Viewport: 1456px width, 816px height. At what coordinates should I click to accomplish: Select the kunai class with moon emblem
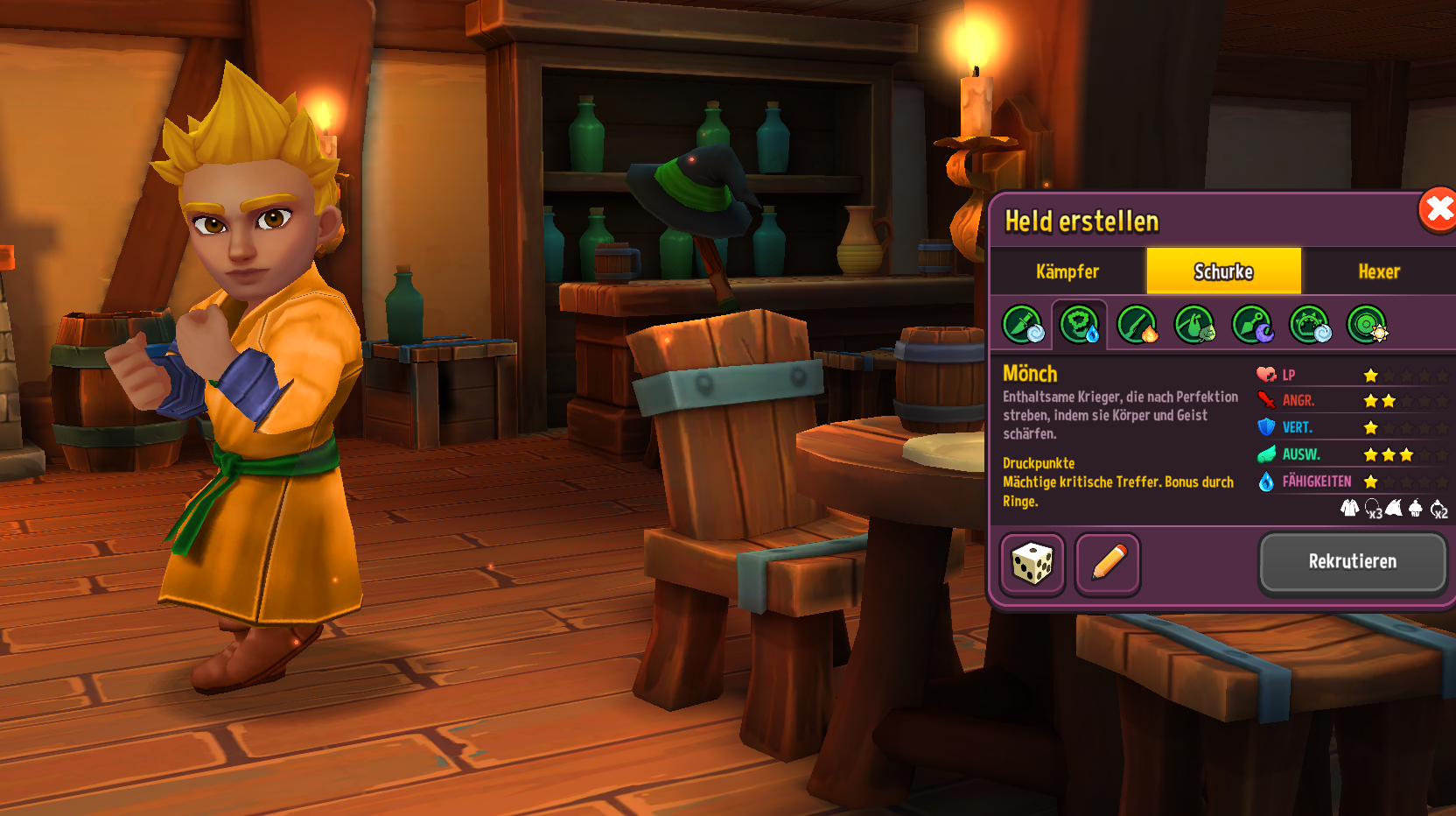pyautogui.click(x=1252, y=325)
